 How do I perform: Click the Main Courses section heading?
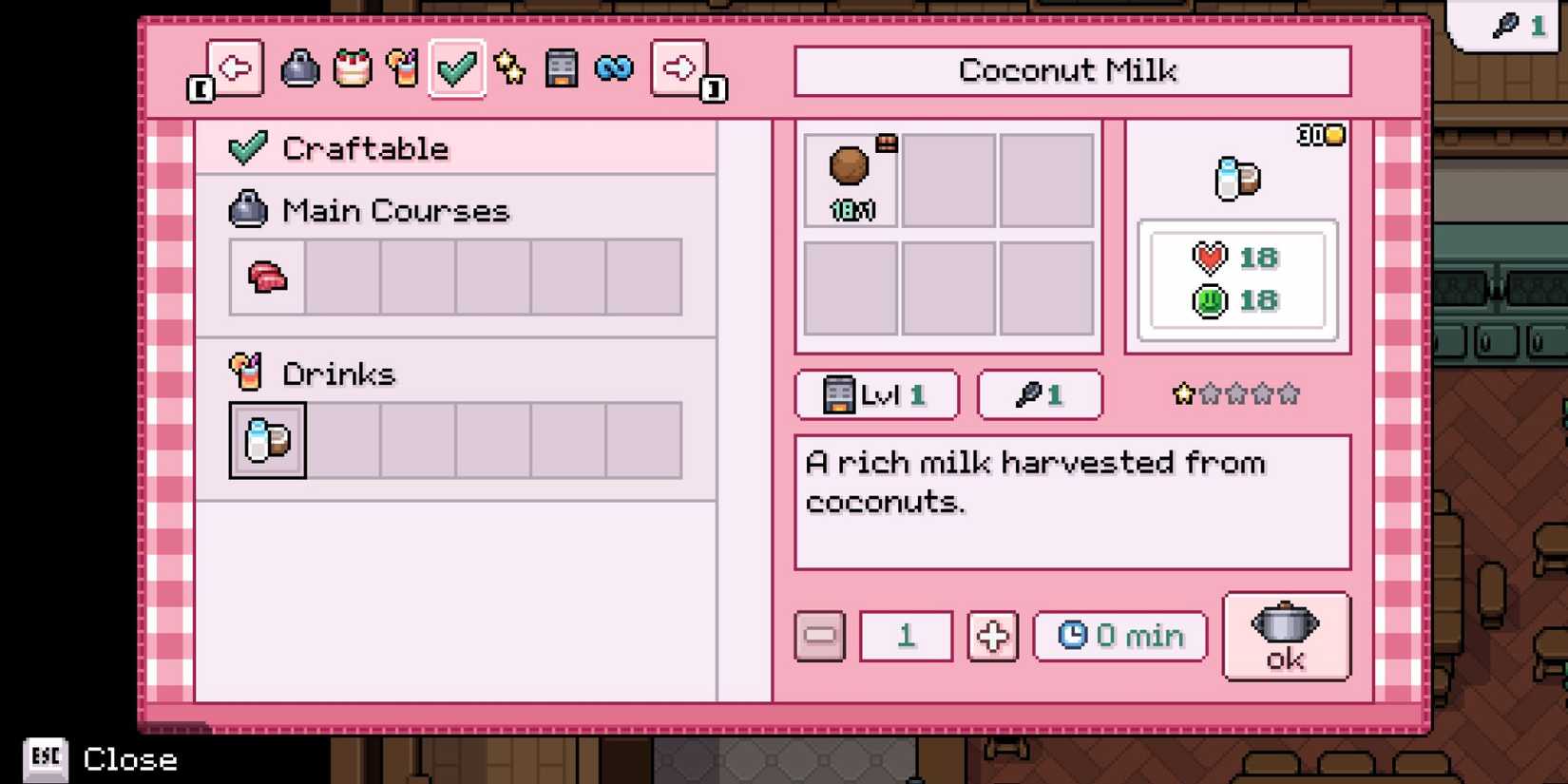click(x=394, y=210)
